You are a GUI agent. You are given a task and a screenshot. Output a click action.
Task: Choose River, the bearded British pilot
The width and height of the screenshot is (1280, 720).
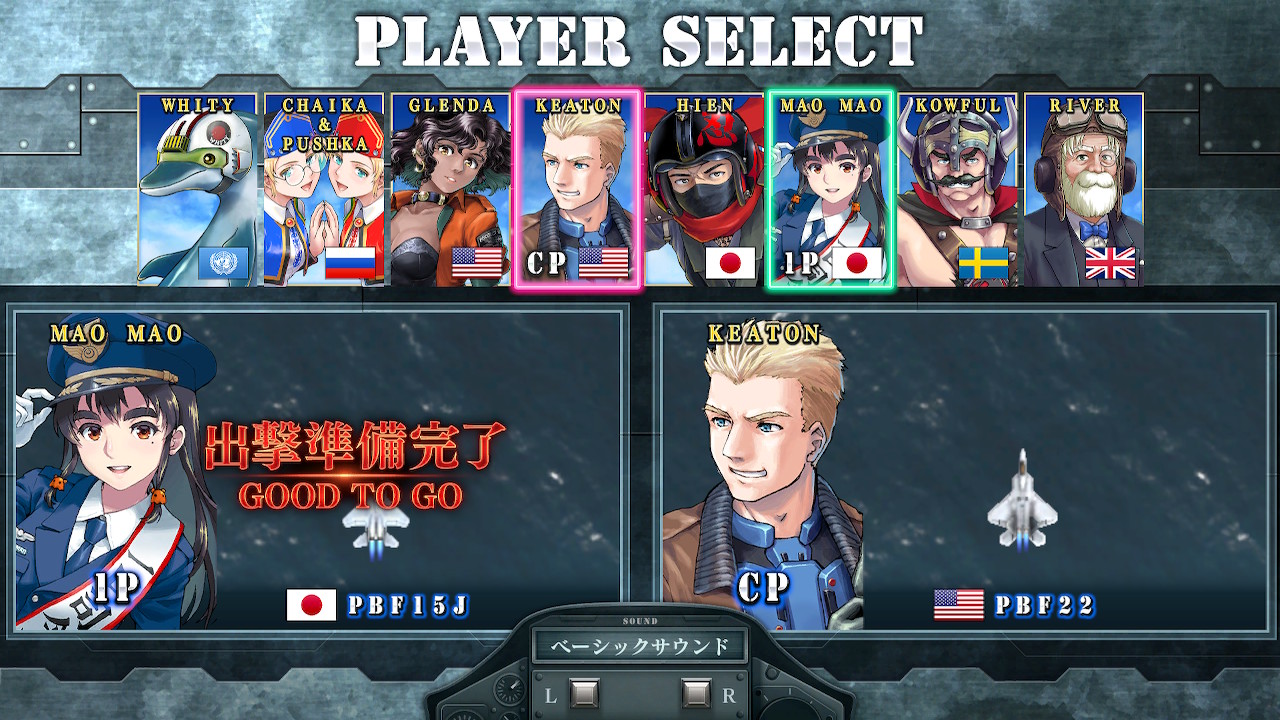pyautogui.click(x=1083, y=190)
